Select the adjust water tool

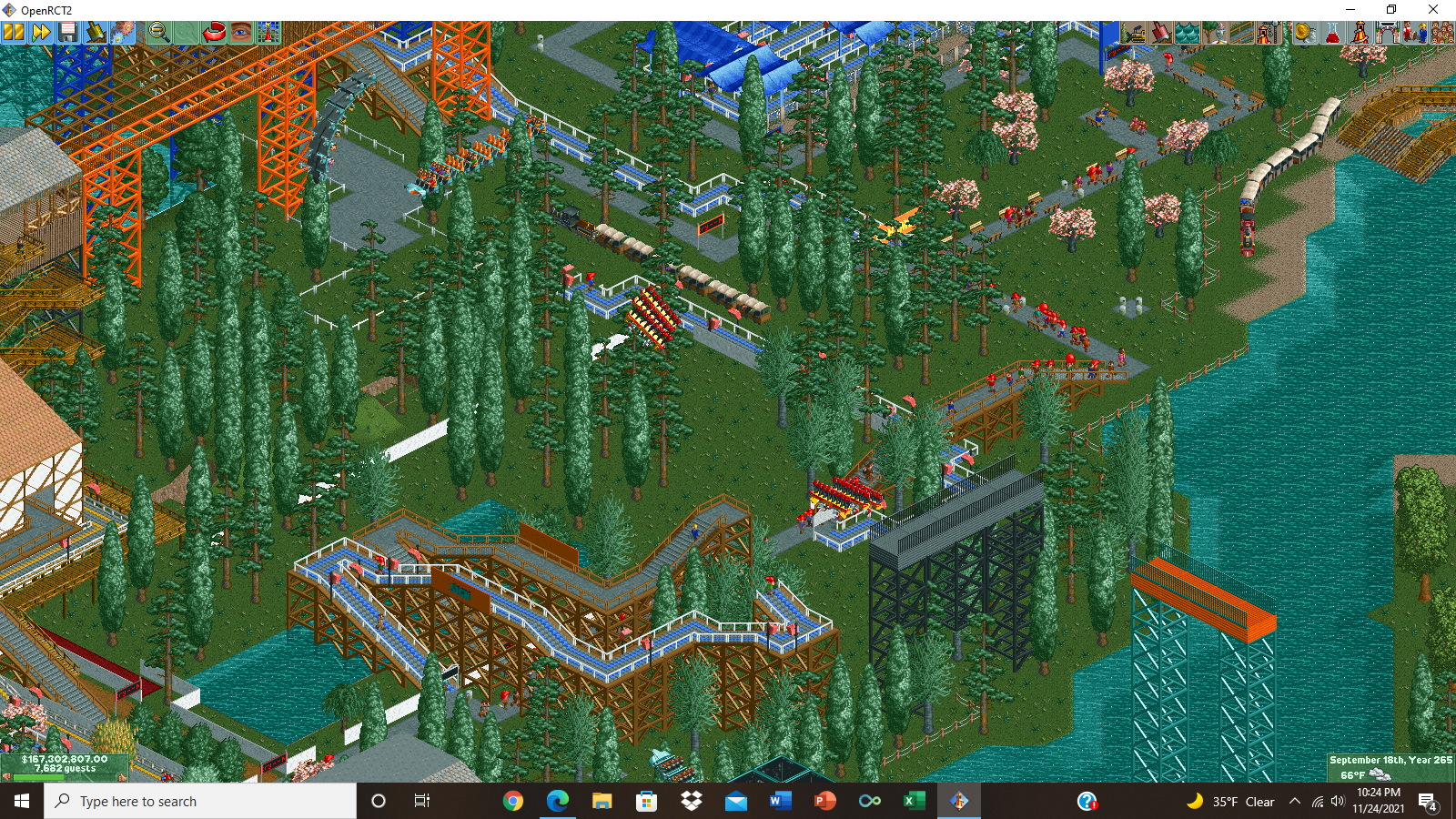tap(1186, 32)
